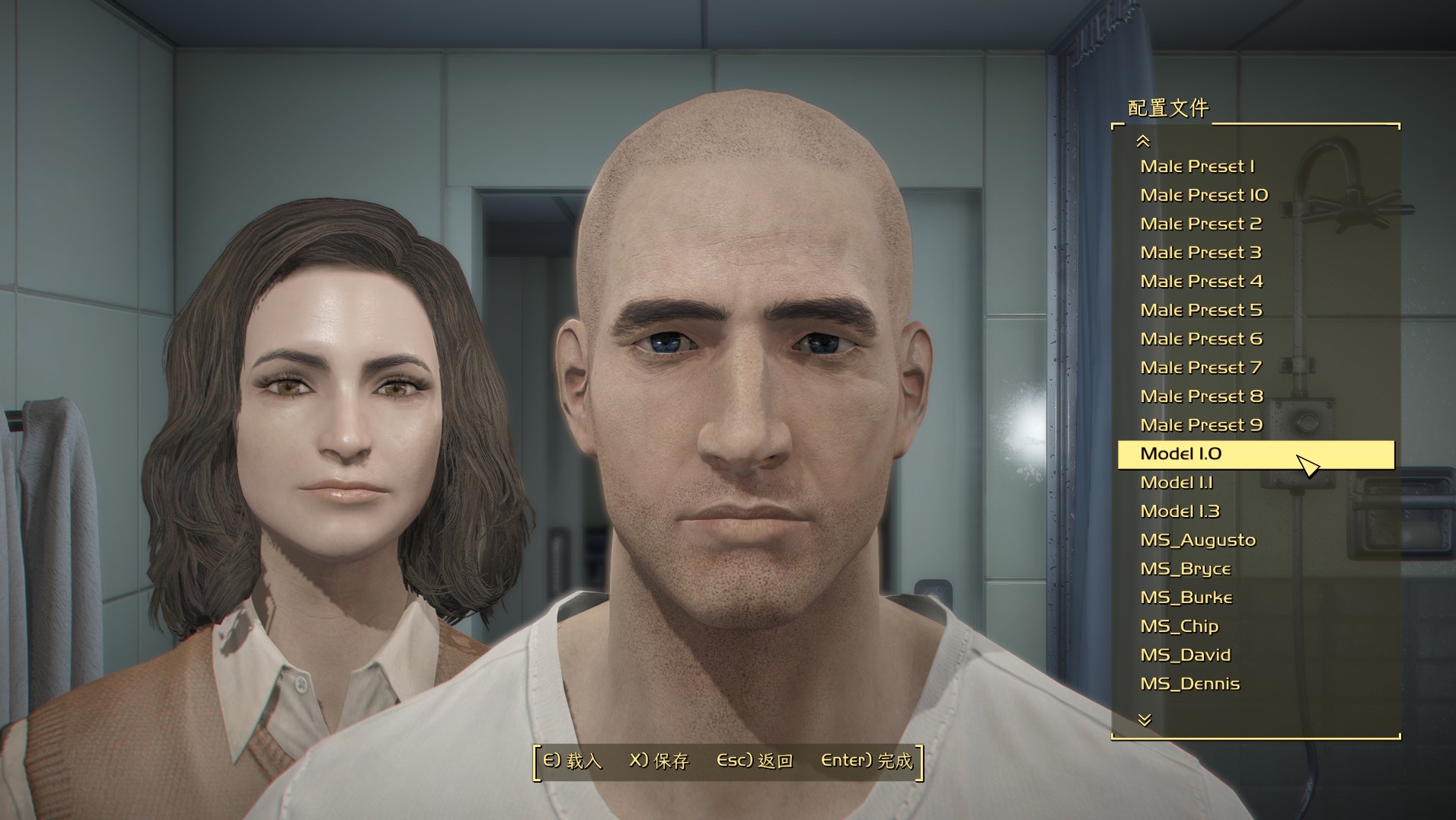Select the MS_Burke preset
This screenshot has width=1456, height=820.
pos(1186,598)
